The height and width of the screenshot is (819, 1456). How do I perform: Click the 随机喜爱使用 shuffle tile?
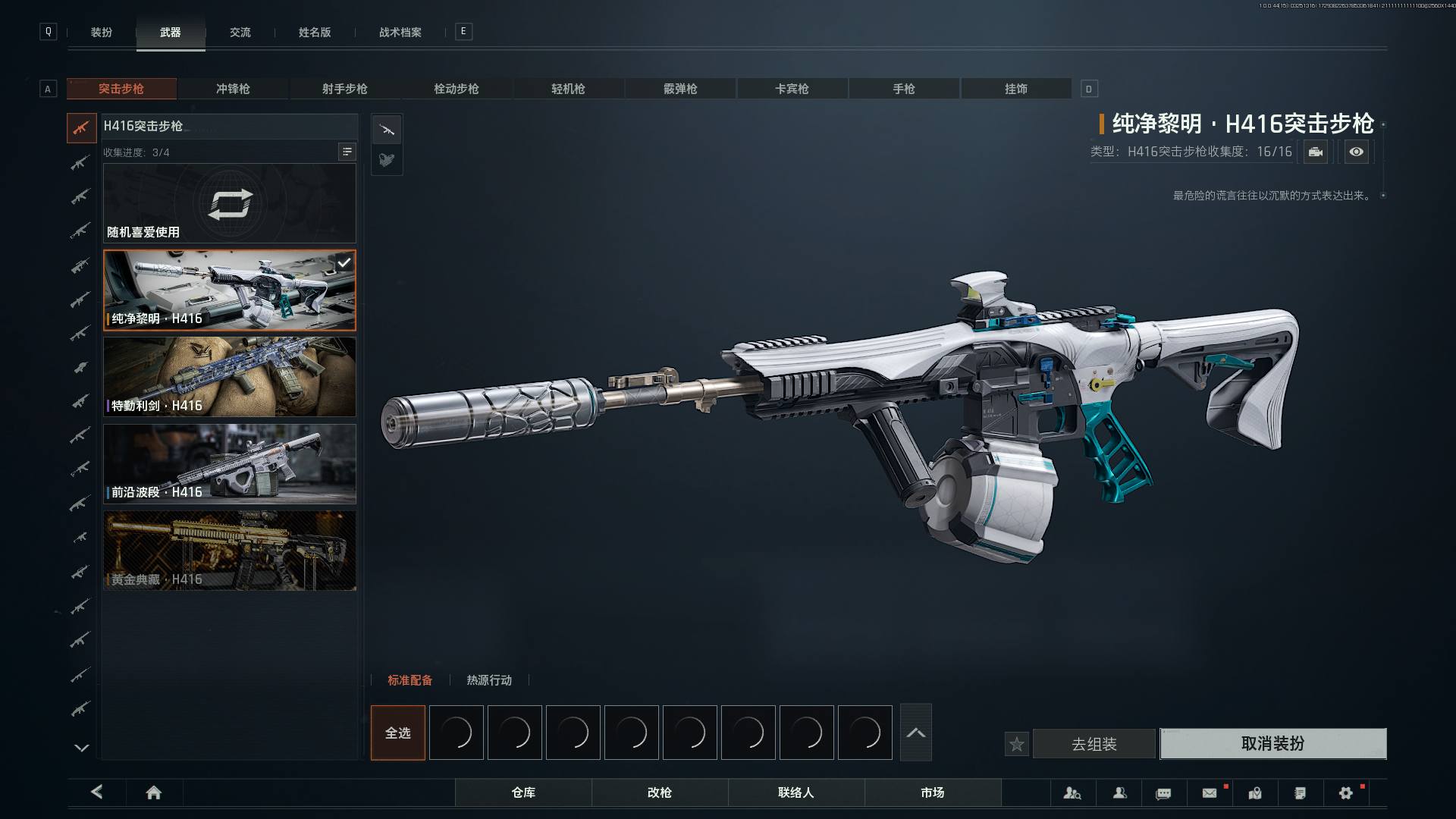click(230, 203)
